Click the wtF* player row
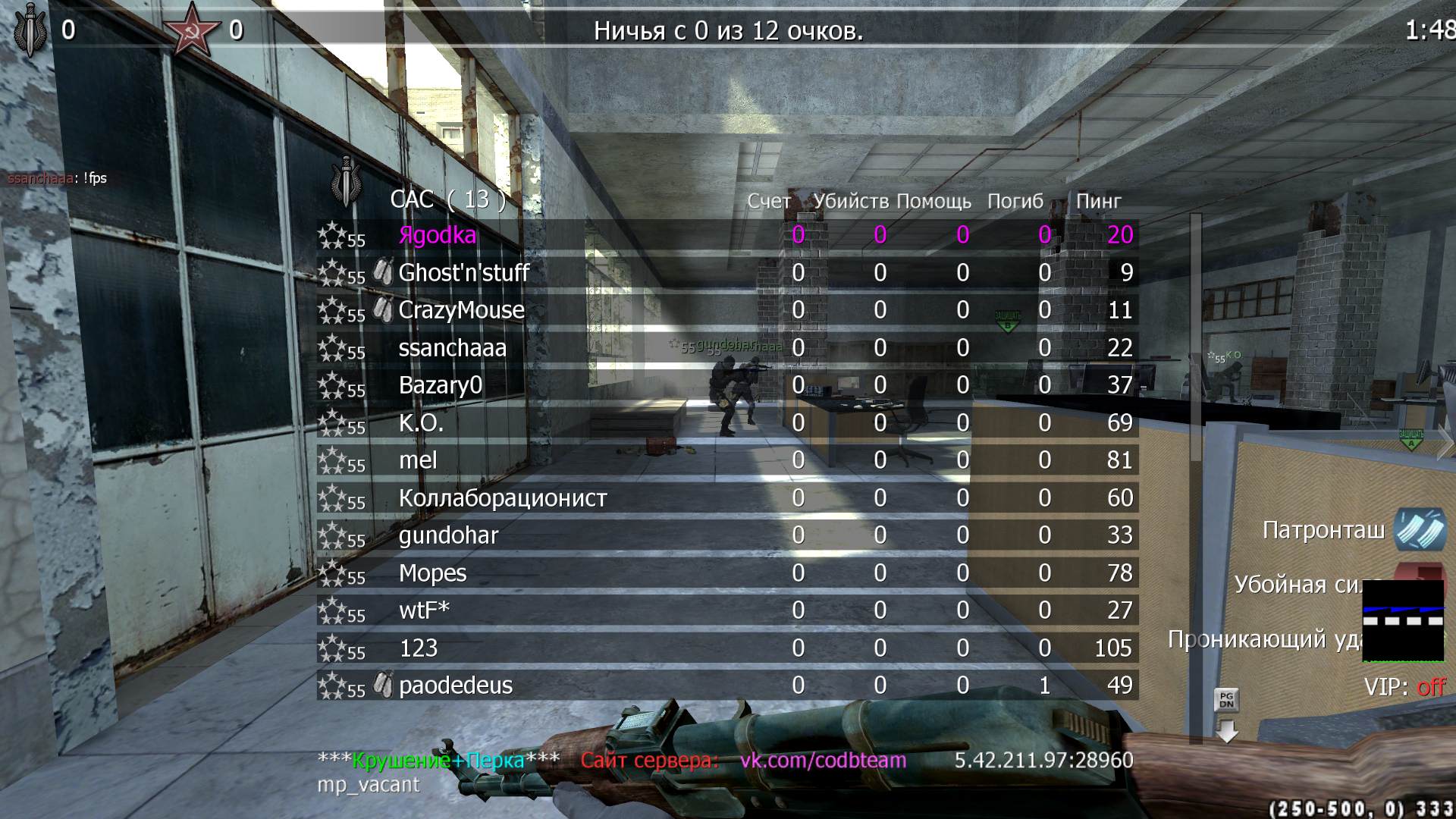 click(x=424, y=610)
